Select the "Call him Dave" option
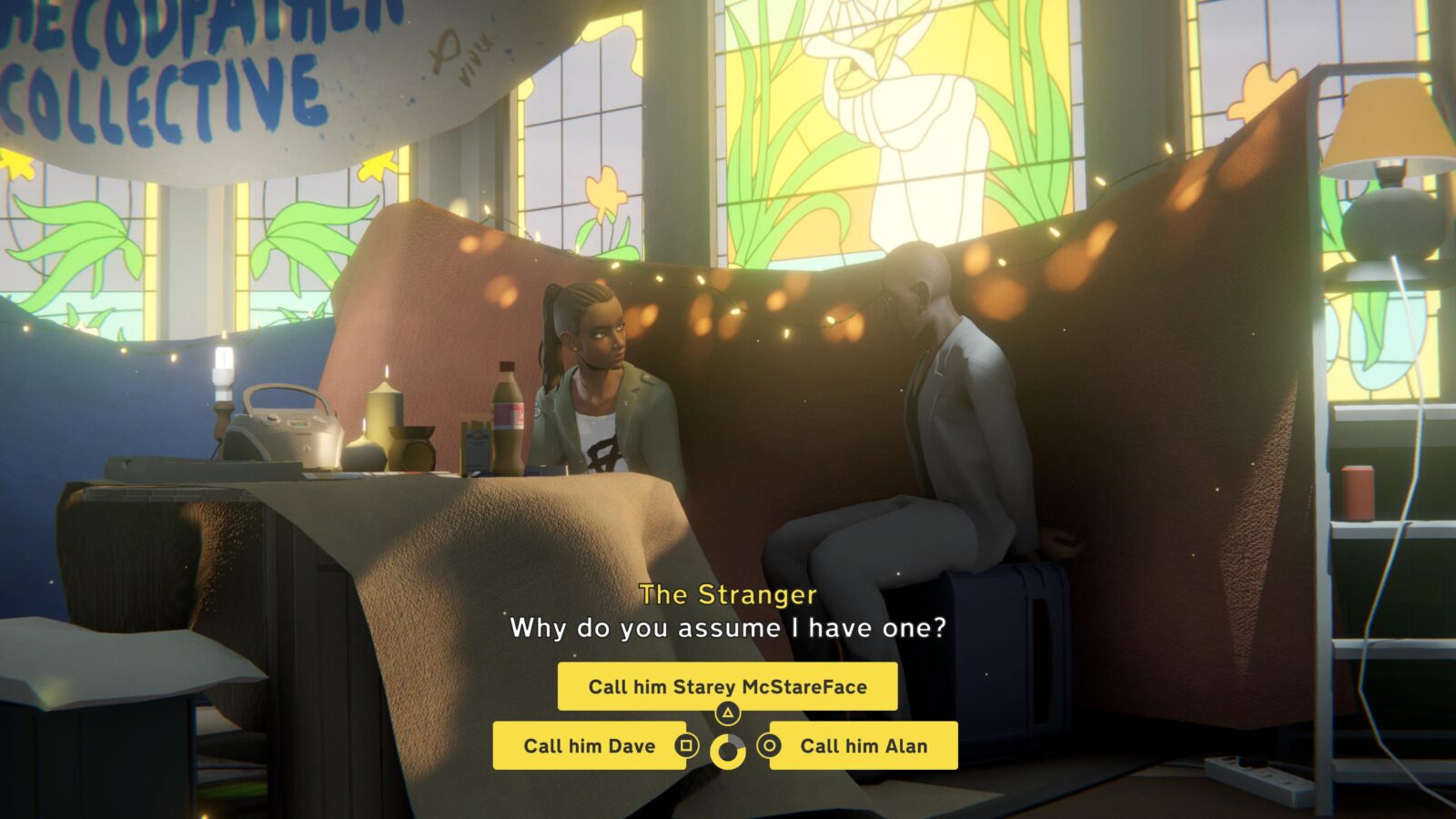Image resolution: width=1456 pixels, height=819 pixels. click(589, 746)
